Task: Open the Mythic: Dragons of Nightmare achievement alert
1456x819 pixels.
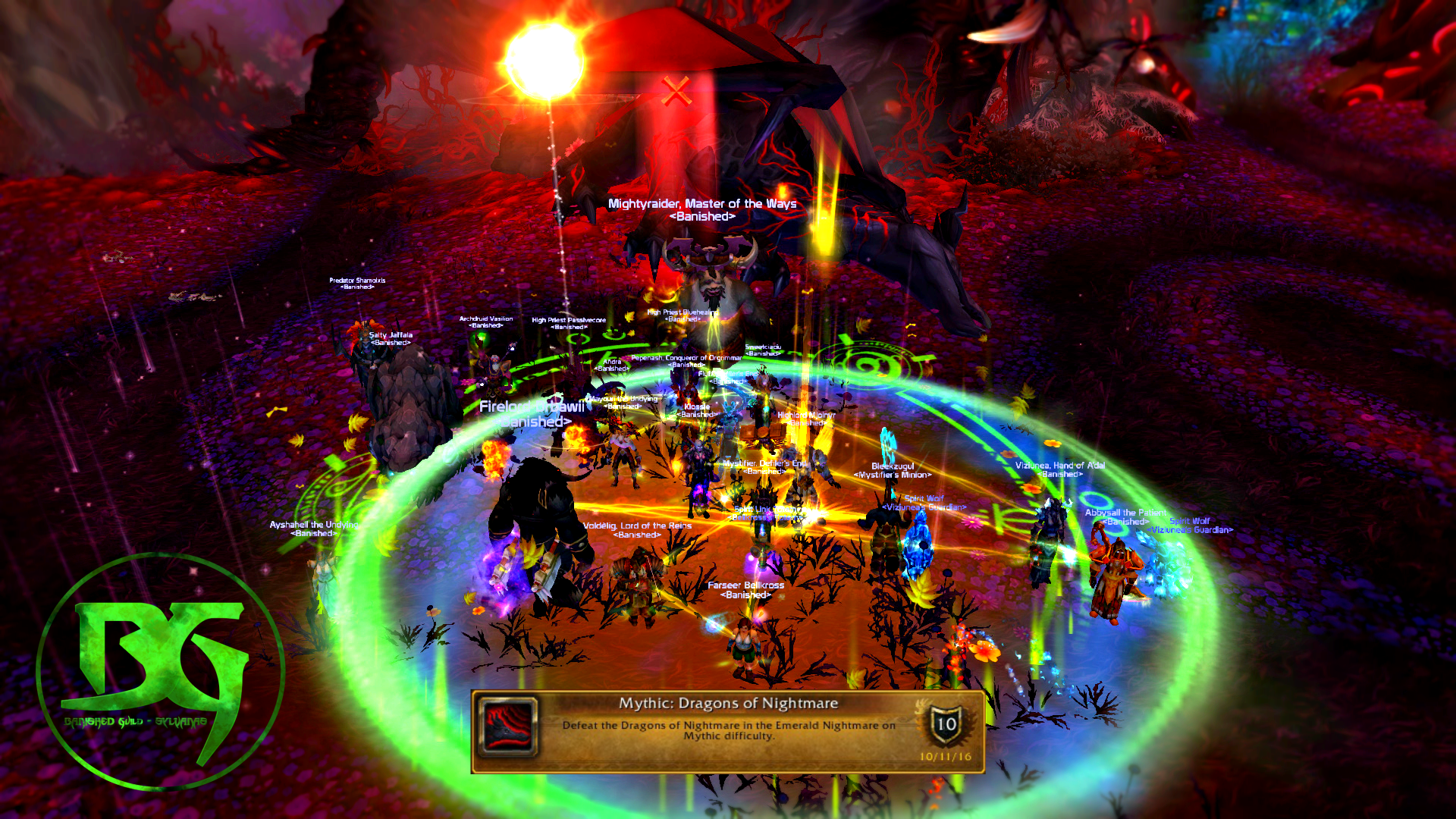Action: [x=728, y=731]
